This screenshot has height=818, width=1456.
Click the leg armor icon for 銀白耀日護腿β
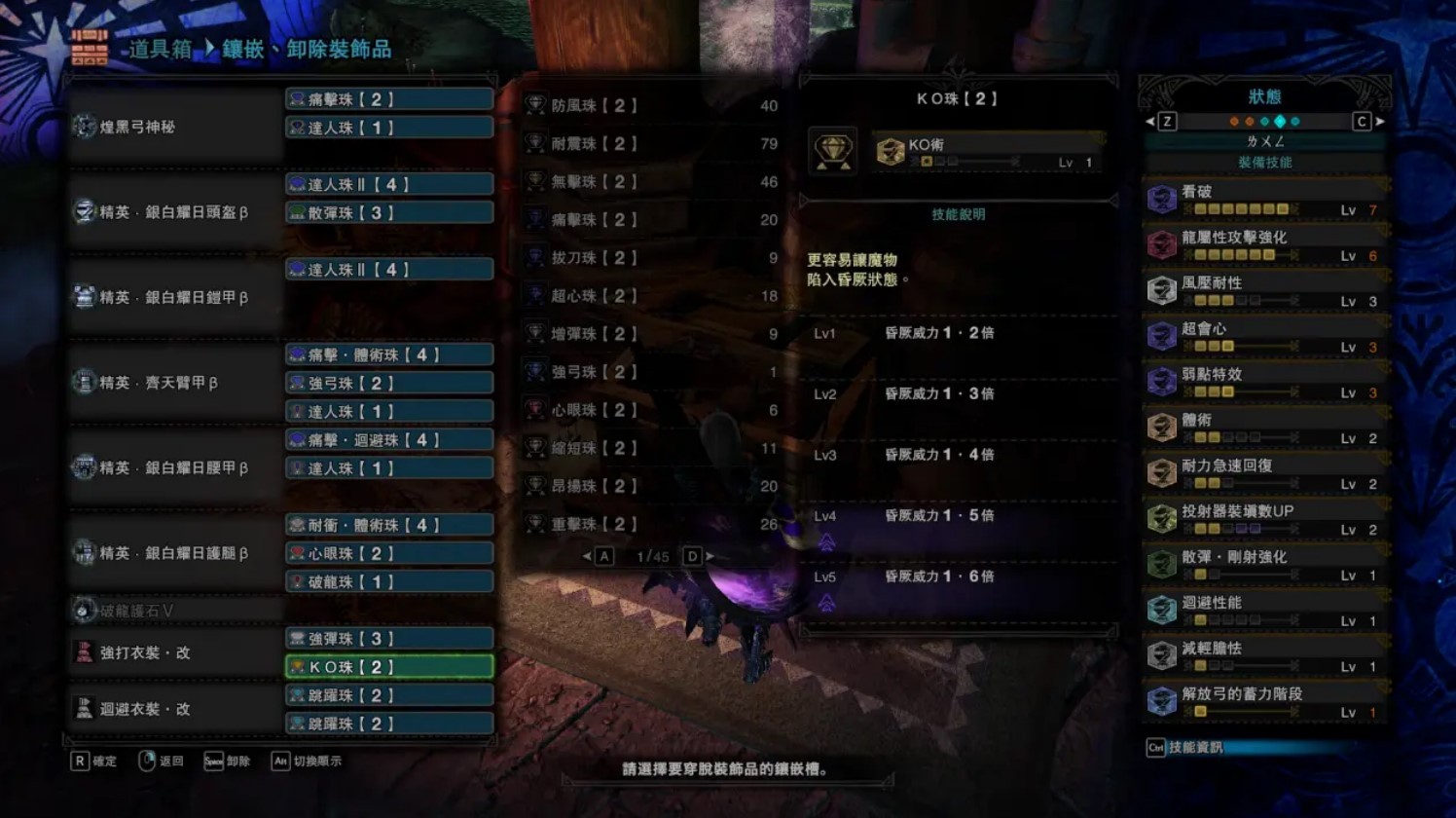click(x=86, y=552)
